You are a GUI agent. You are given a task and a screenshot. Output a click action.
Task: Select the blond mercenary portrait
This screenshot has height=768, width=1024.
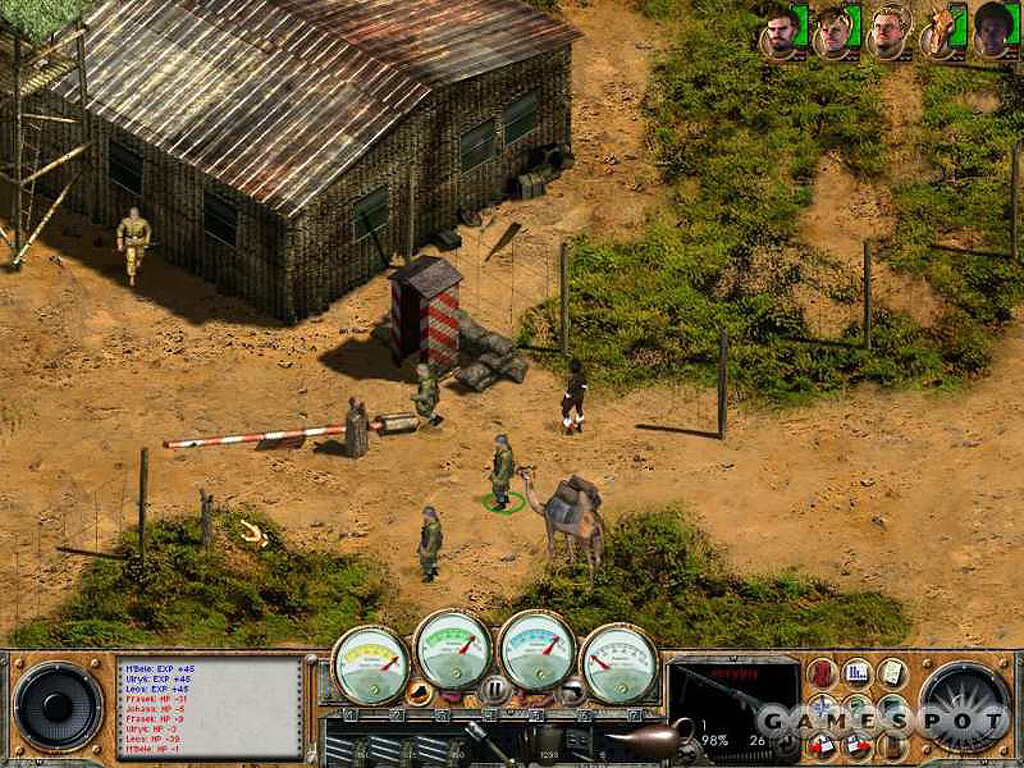tap(886, 33)
